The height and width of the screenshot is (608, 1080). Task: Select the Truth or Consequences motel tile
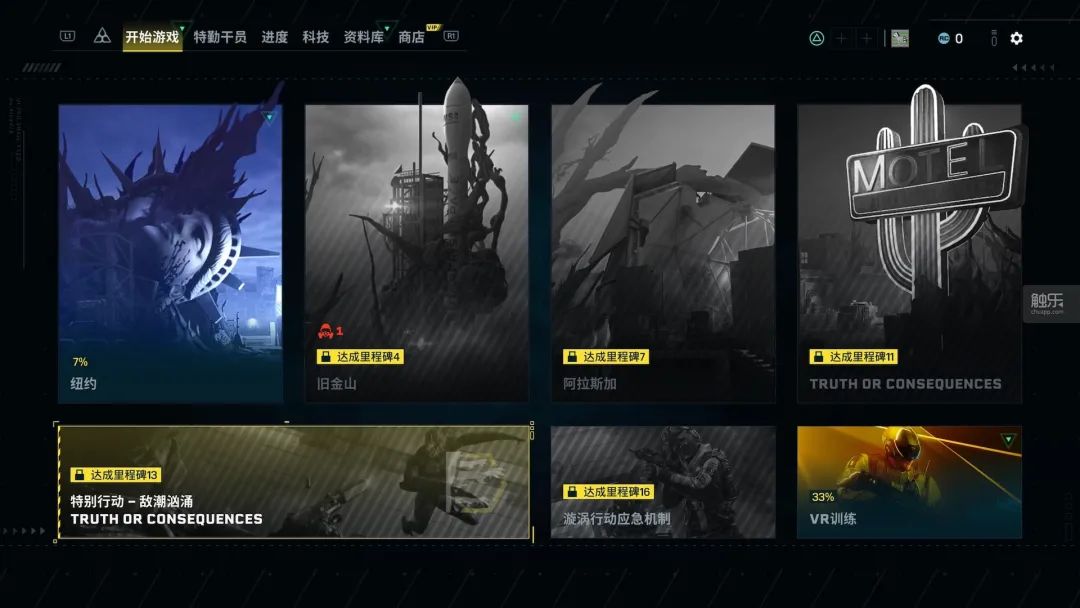909,253
